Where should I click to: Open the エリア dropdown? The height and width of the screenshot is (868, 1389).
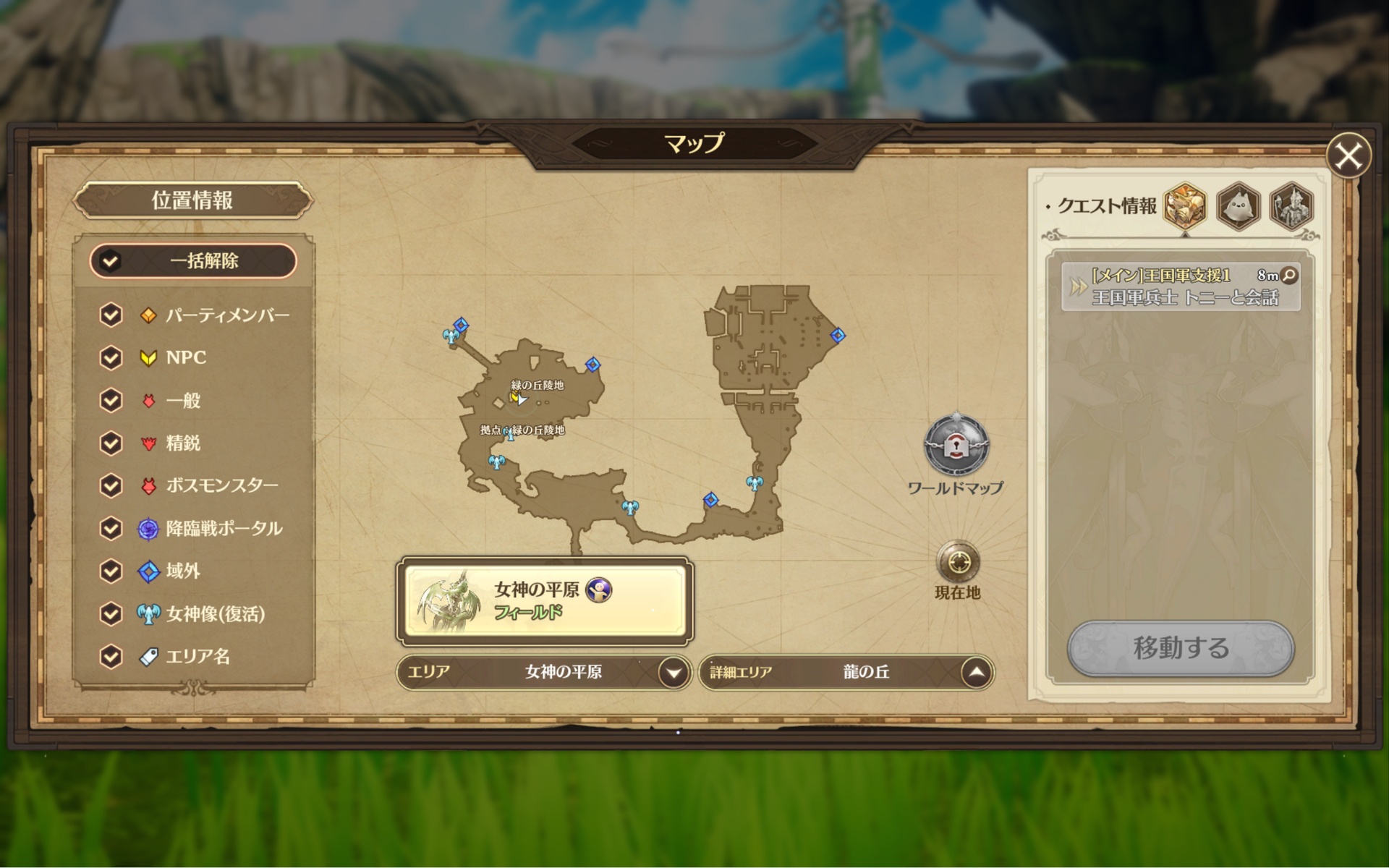[x=674, y=673]
